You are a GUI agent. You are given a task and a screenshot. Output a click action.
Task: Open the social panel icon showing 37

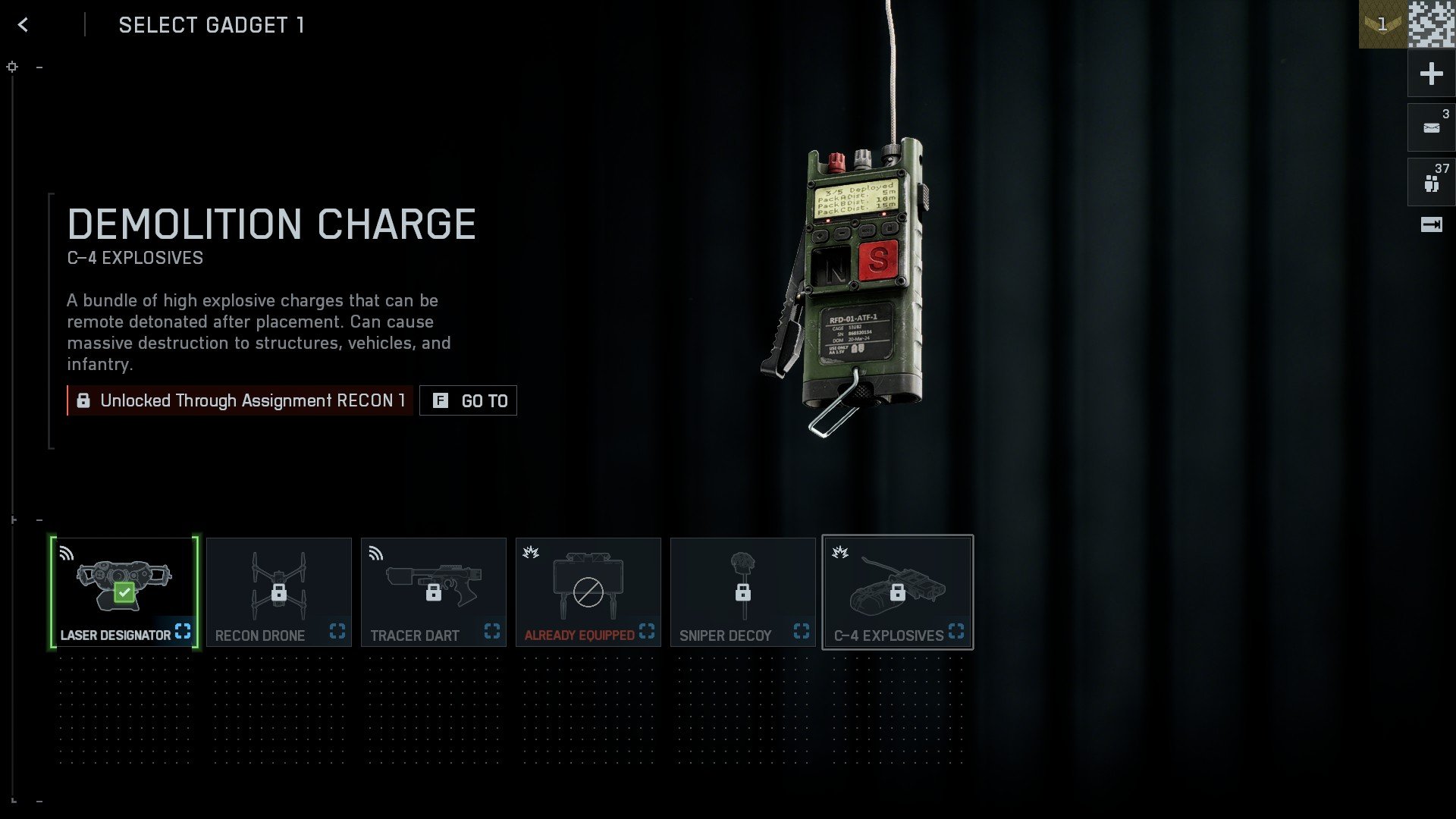pos(1430,180)
